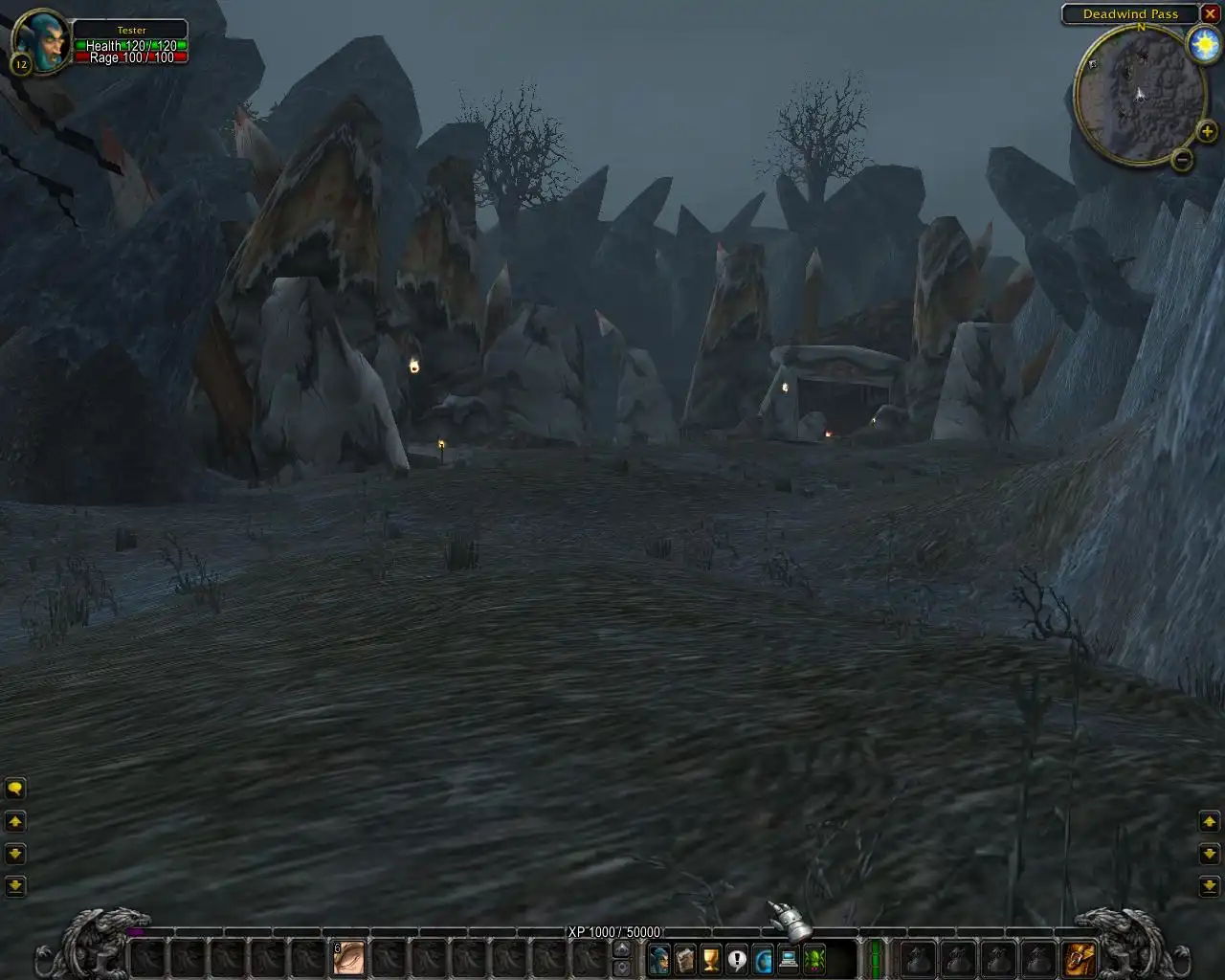
Task: Click the Deadwind Pass zone label
Action: point(1130,14)
